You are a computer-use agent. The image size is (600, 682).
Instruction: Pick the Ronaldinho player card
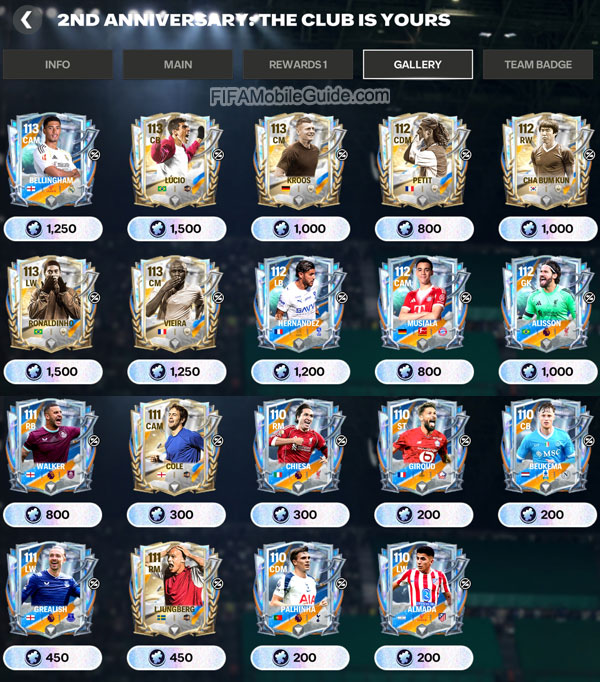point(53,303)
